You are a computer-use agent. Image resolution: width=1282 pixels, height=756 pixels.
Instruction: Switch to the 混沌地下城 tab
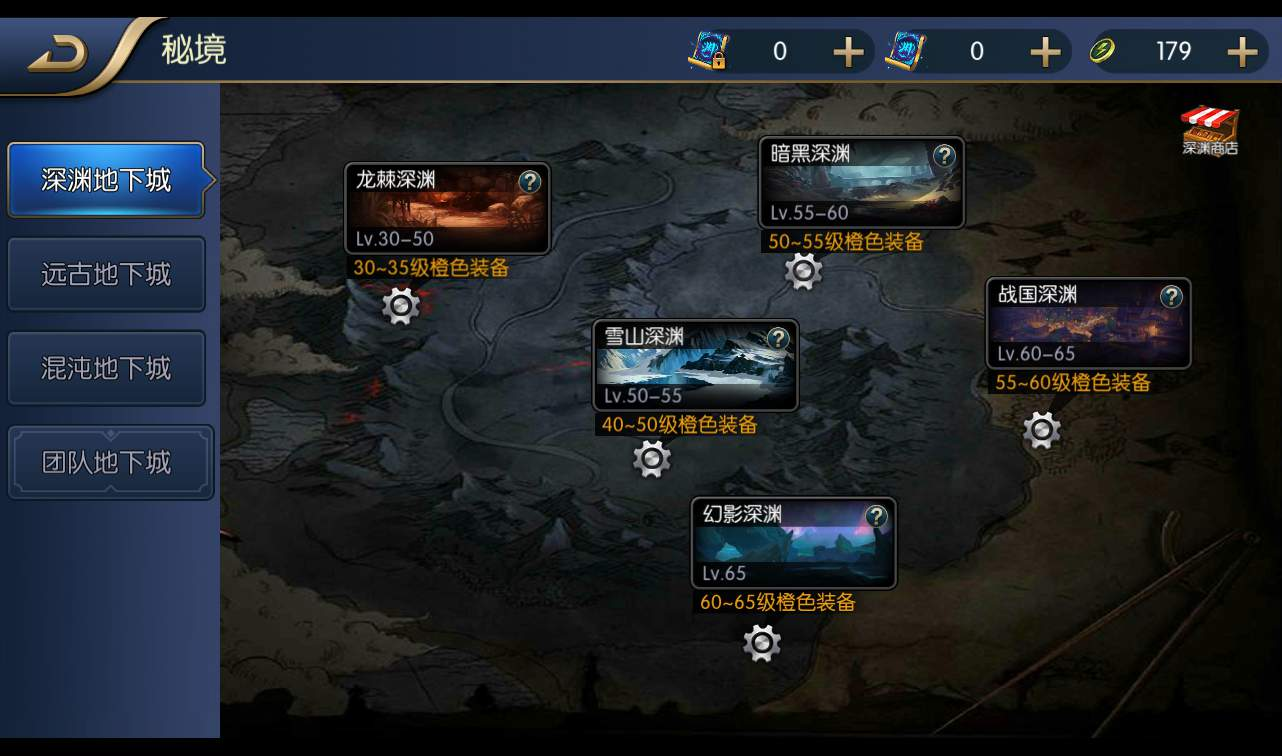[x=106, y=368]
